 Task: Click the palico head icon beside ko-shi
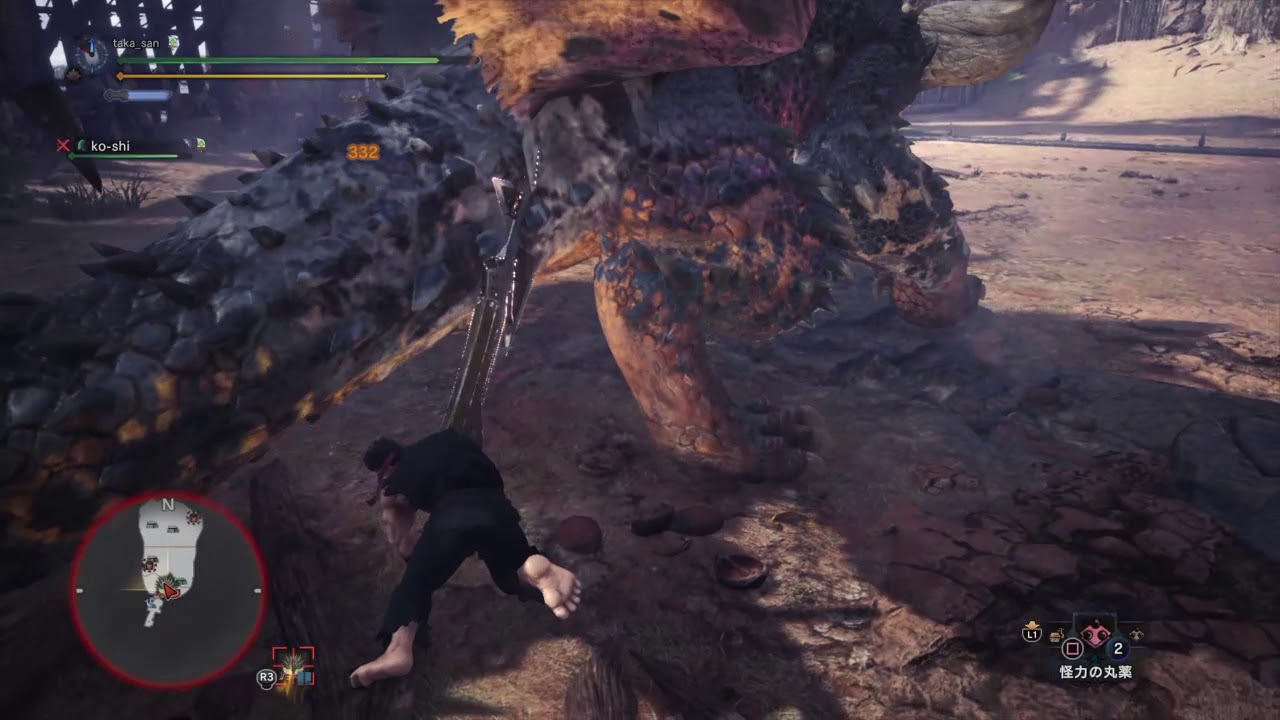point(82,145)
